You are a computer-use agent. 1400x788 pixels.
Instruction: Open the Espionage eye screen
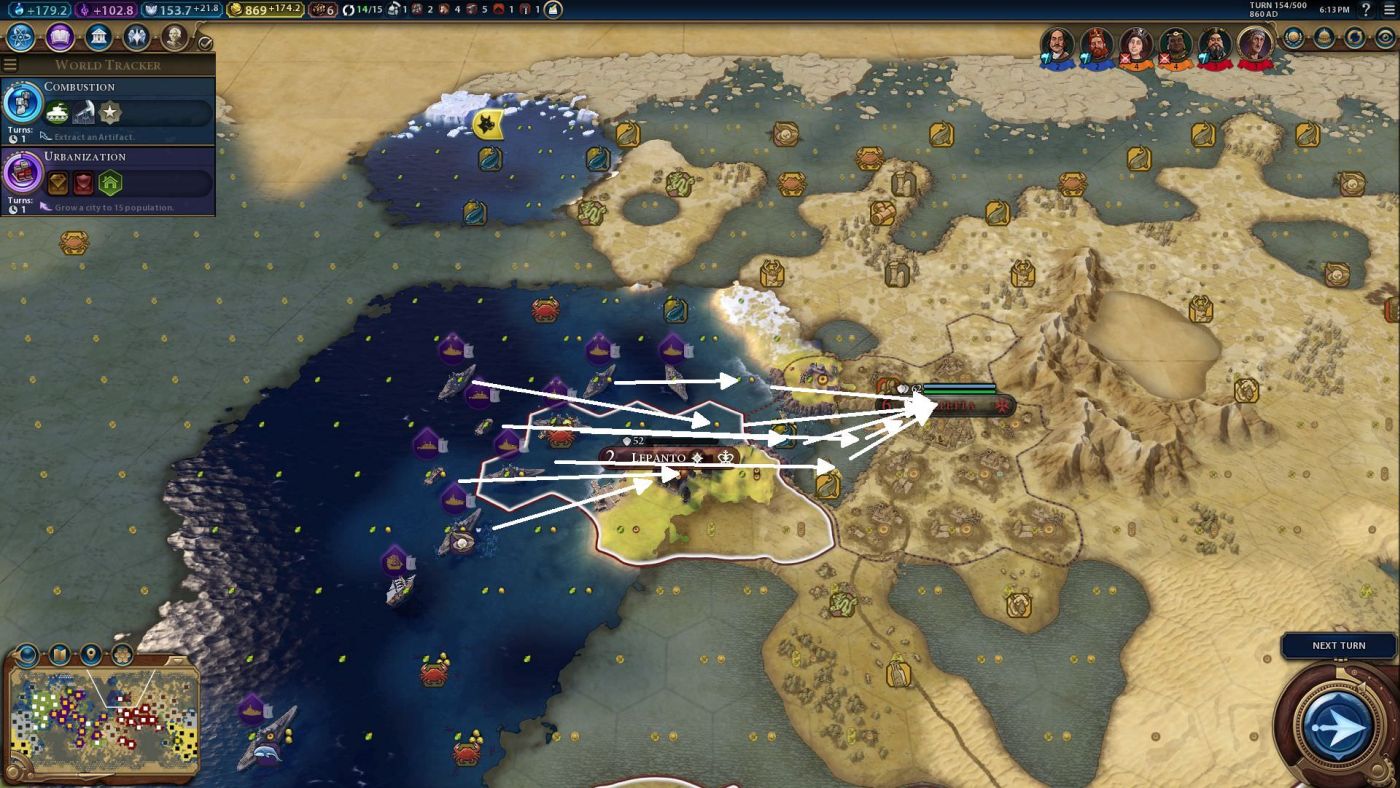[1385, 38]
